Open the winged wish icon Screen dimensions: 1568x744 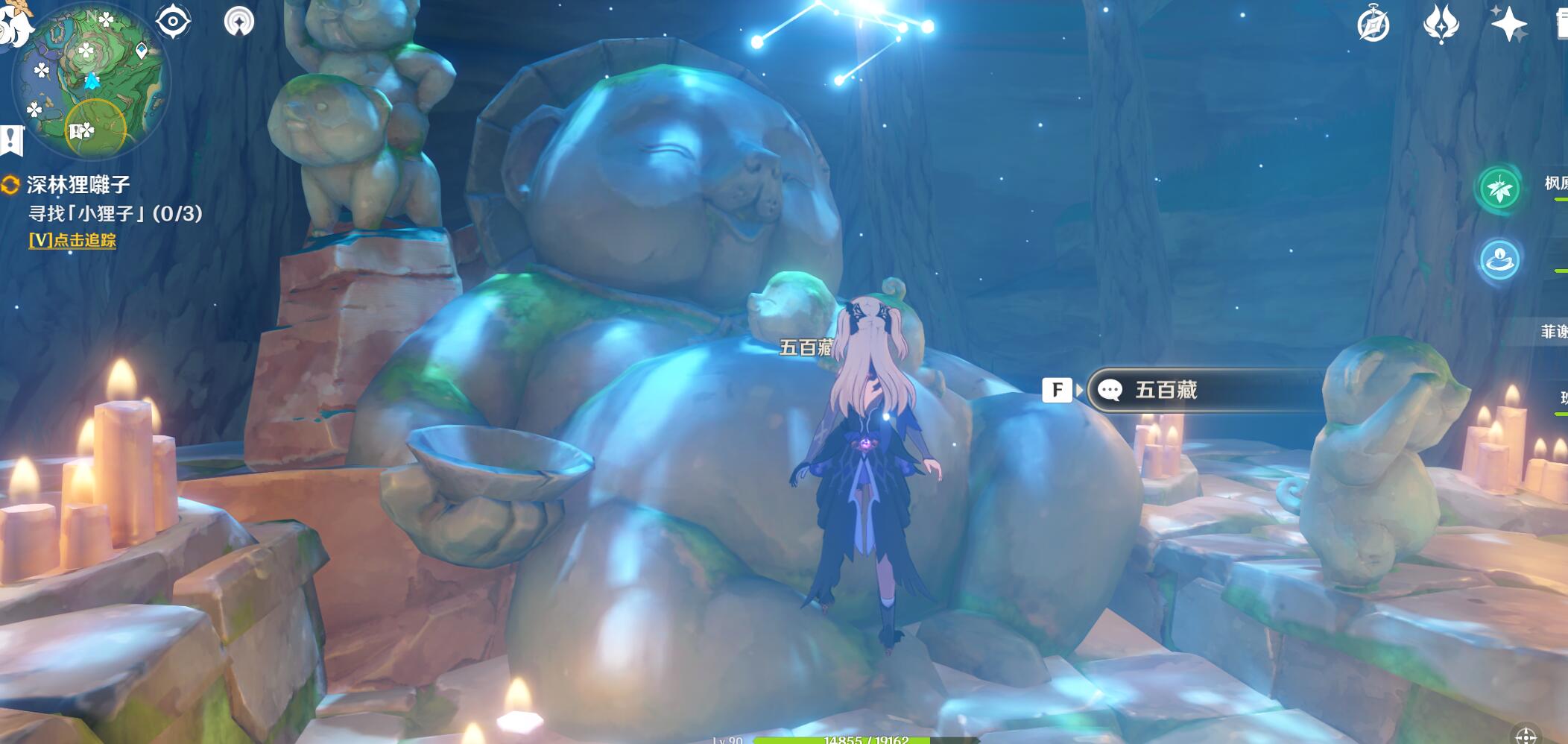(1441, 25)
